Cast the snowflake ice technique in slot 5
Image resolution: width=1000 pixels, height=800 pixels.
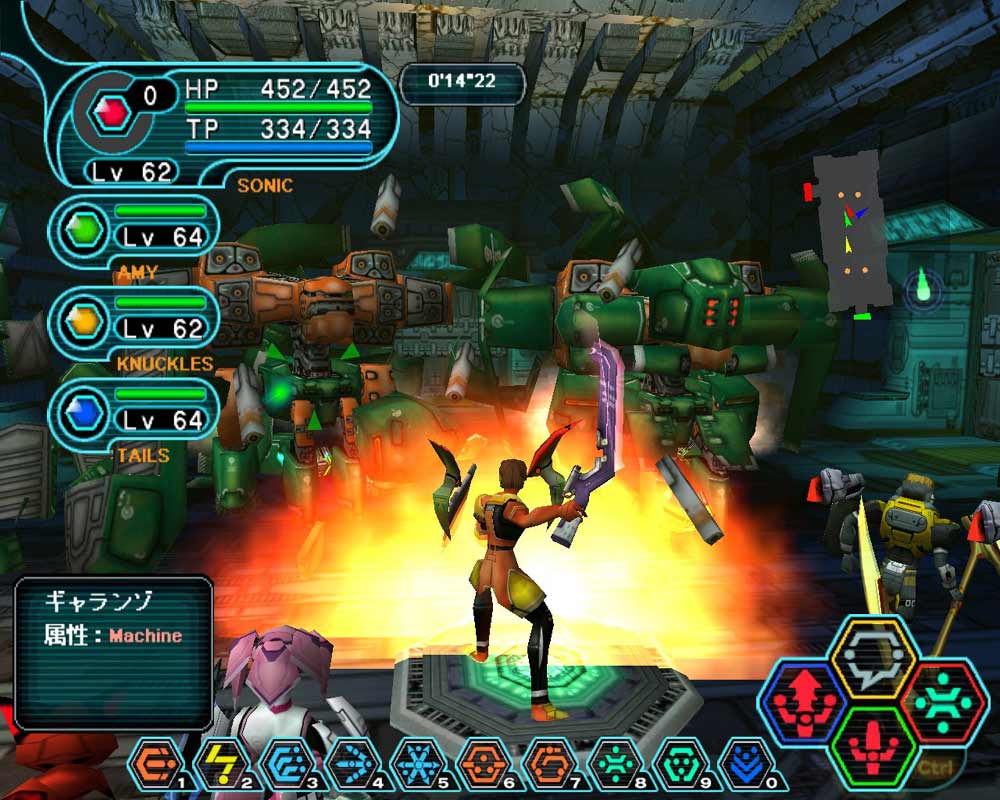tap(414, 765)
